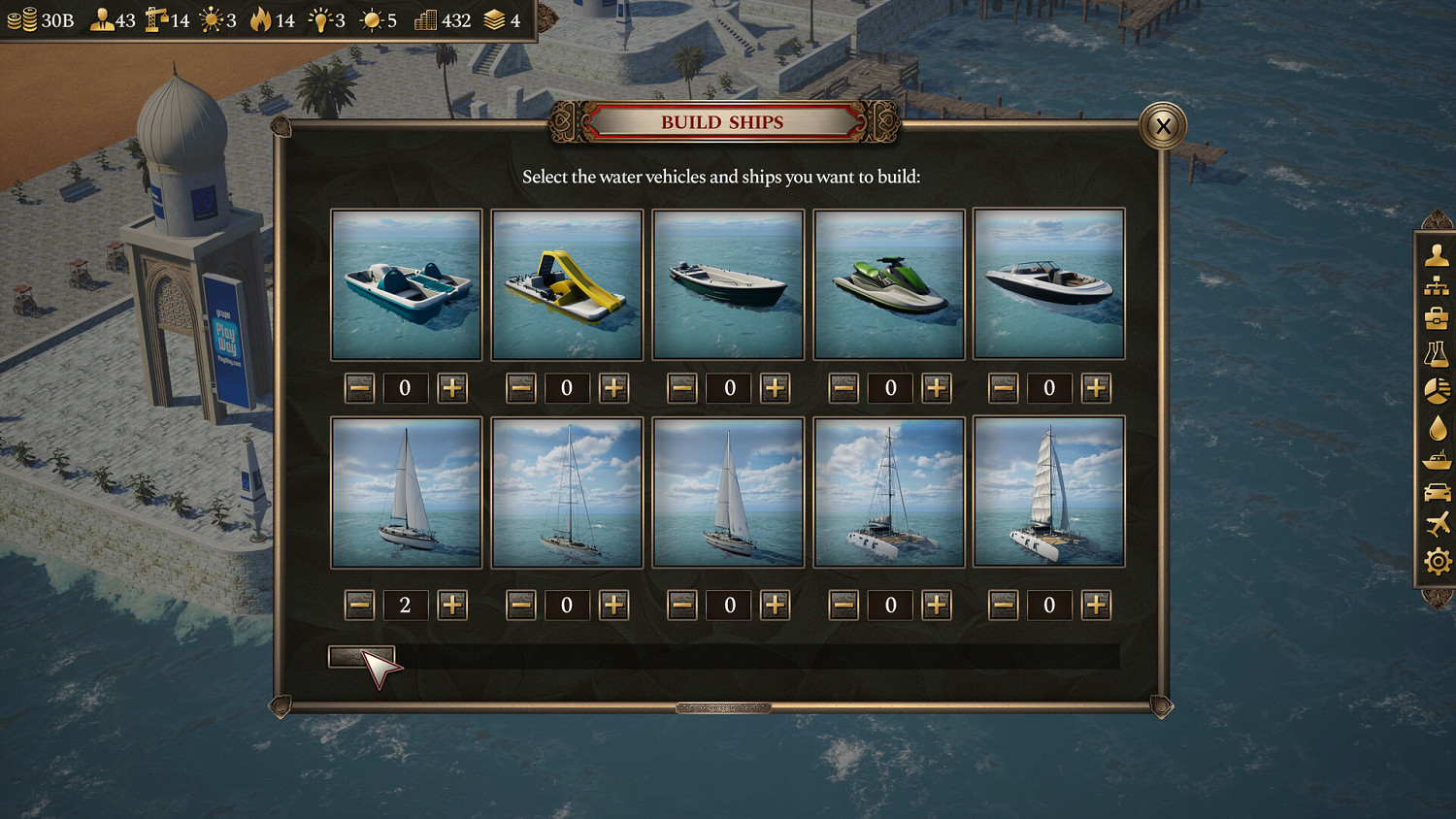This screenshot has height=819, width=1456.
Task: Open the settings gear in the sidebar
Action: tap(1438, 561)
